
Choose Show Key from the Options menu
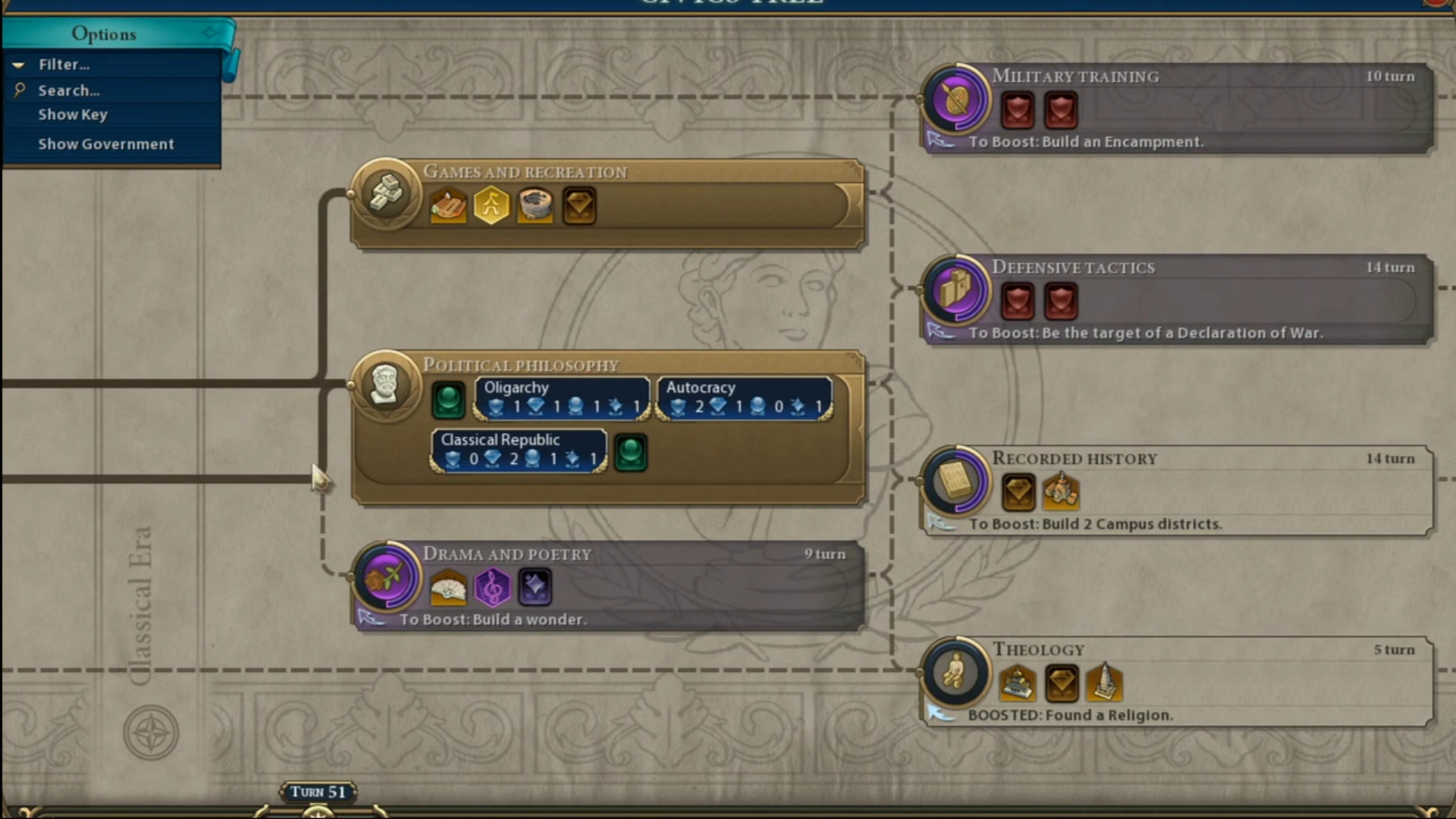(x=73, y=115)
